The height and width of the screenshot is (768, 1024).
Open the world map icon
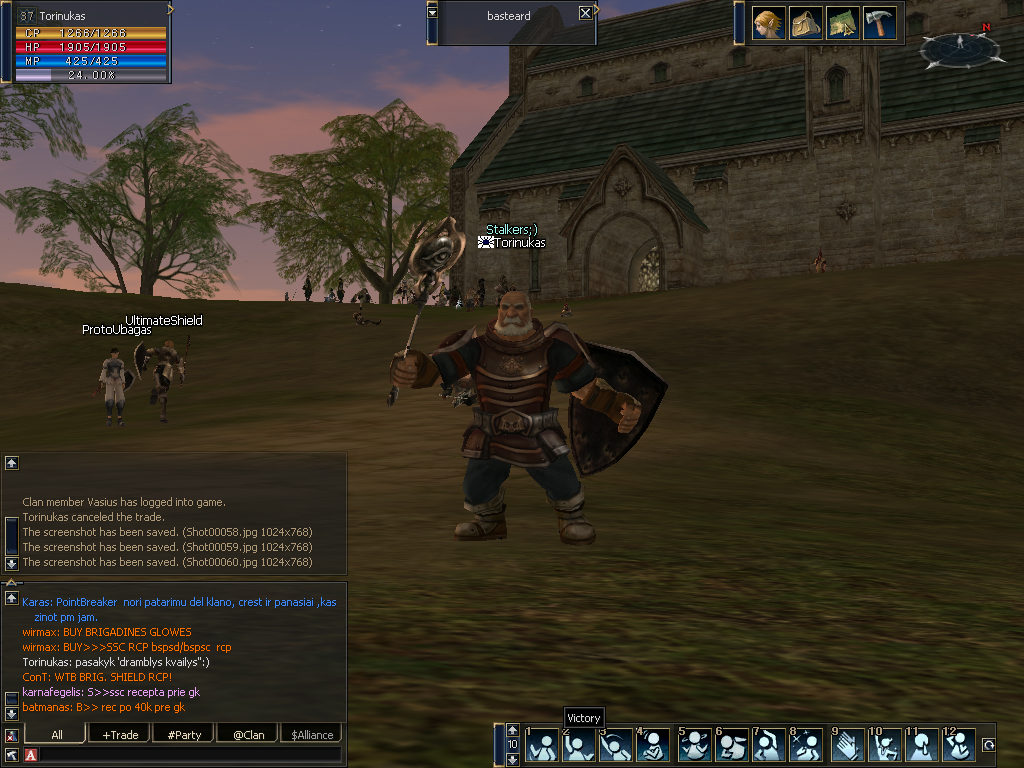coord(843,23)
